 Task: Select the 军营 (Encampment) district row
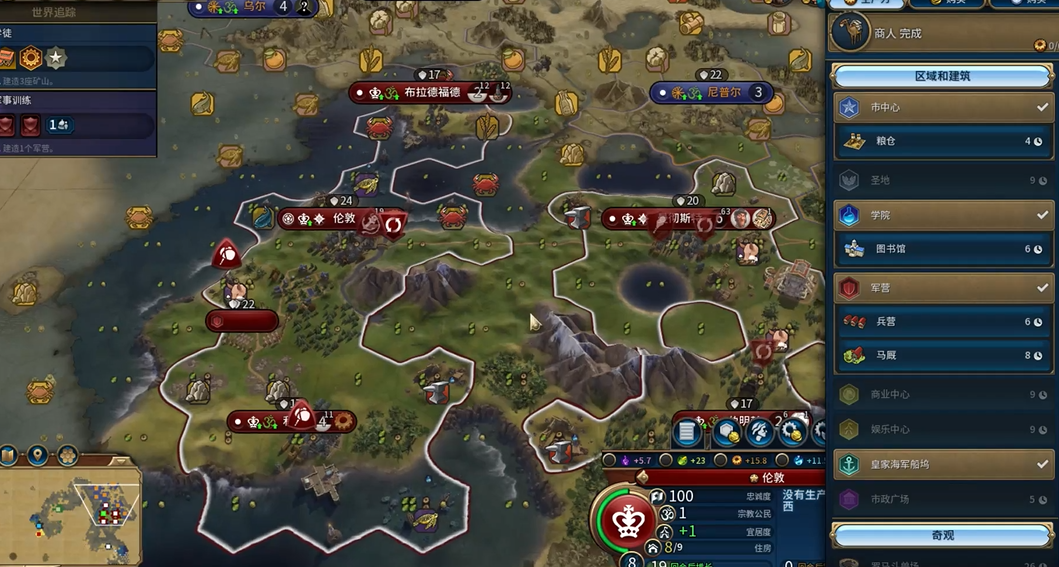[942, 288]
